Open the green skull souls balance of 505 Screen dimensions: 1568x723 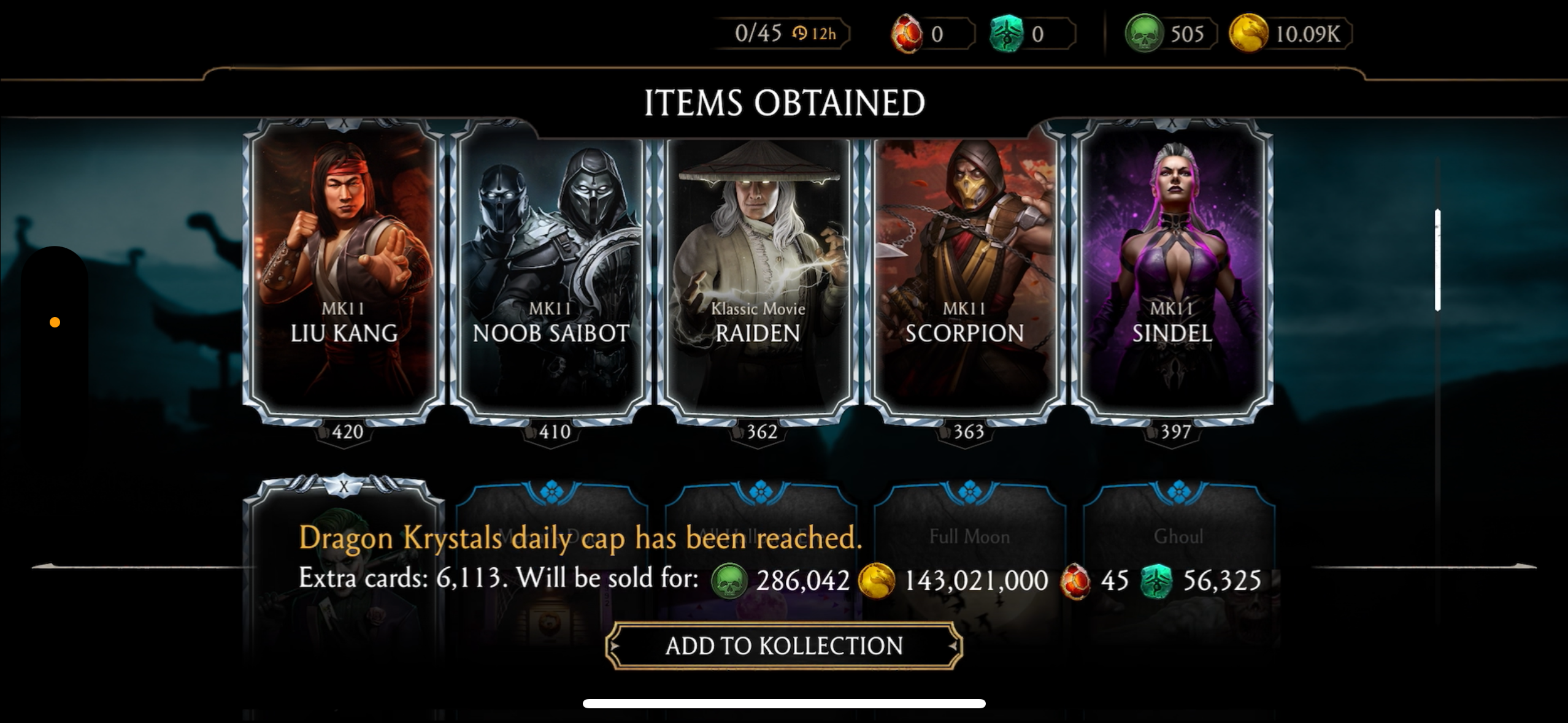pyautogui.click(x=1166, y=34)
